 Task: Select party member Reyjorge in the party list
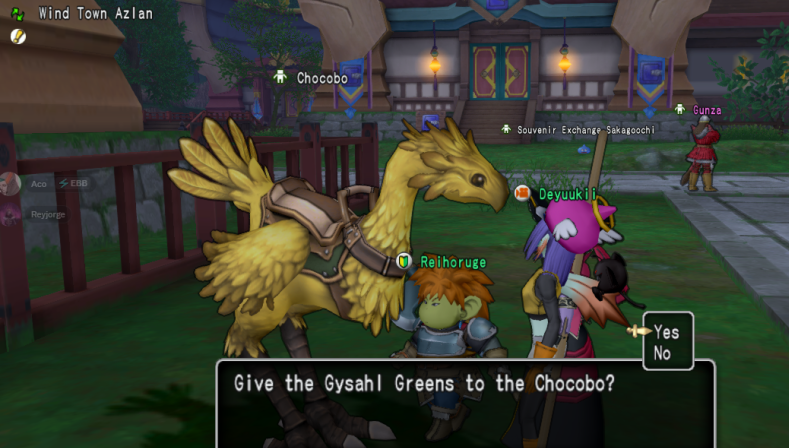(46, 214)
